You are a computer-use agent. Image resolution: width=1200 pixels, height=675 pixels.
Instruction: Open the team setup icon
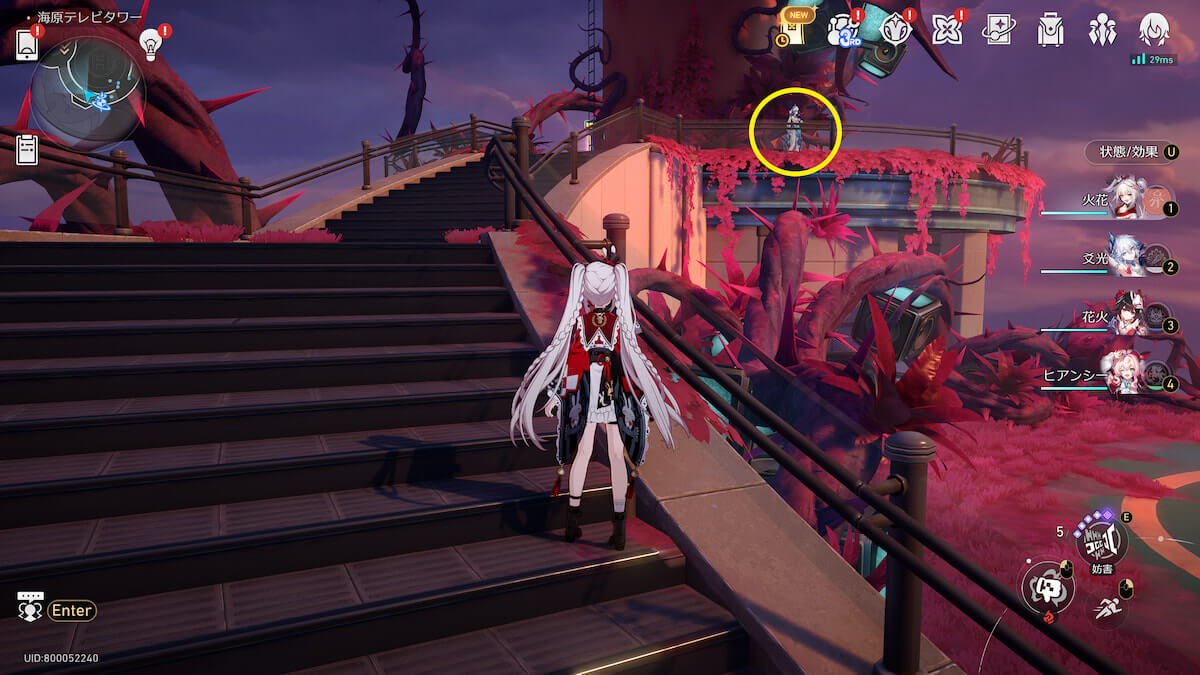click(x=1102, y=30)
